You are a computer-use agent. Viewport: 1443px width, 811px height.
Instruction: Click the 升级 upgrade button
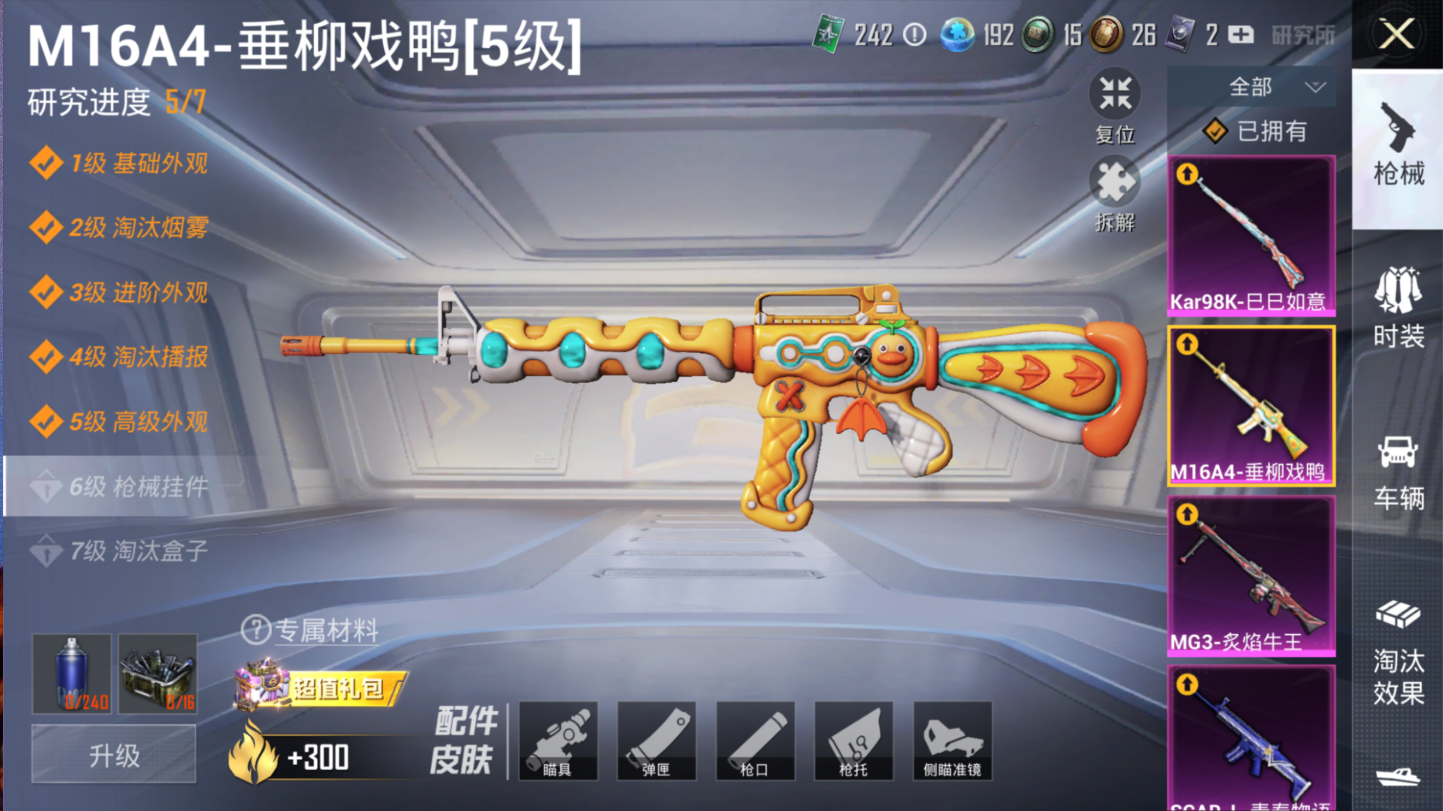(x=114, y=755)
